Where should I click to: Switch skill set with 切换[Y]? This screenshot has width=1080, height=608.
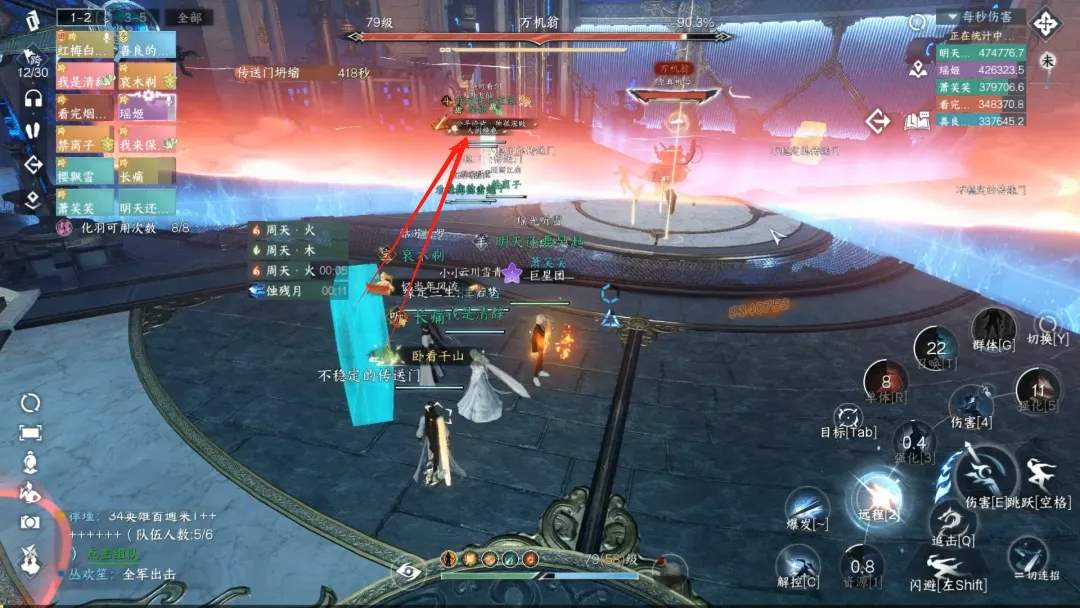(x=1047, y=325)
